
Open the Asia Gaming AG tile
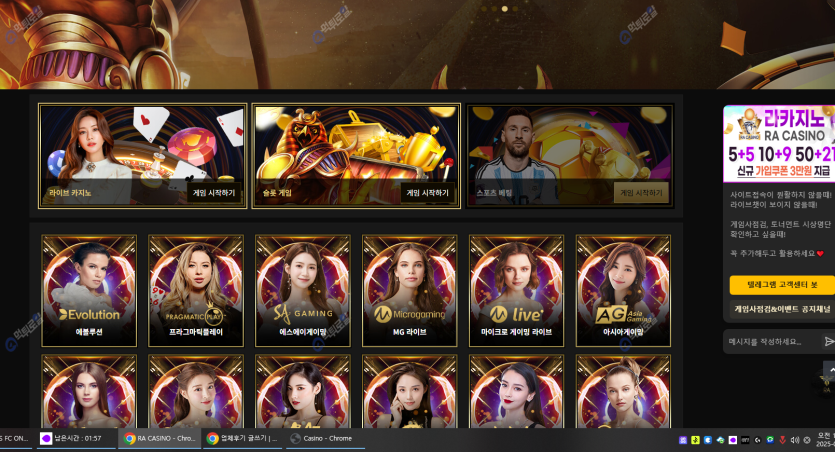tap(624, 291)
